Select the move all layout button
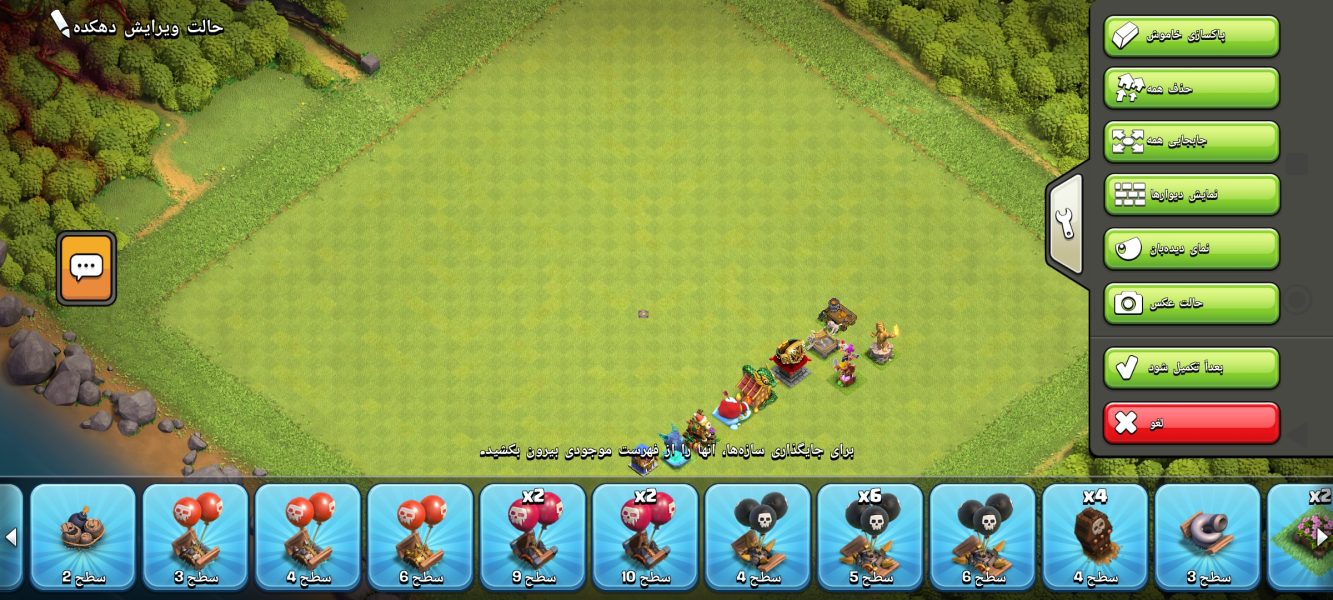 [x=1191, y=141]
